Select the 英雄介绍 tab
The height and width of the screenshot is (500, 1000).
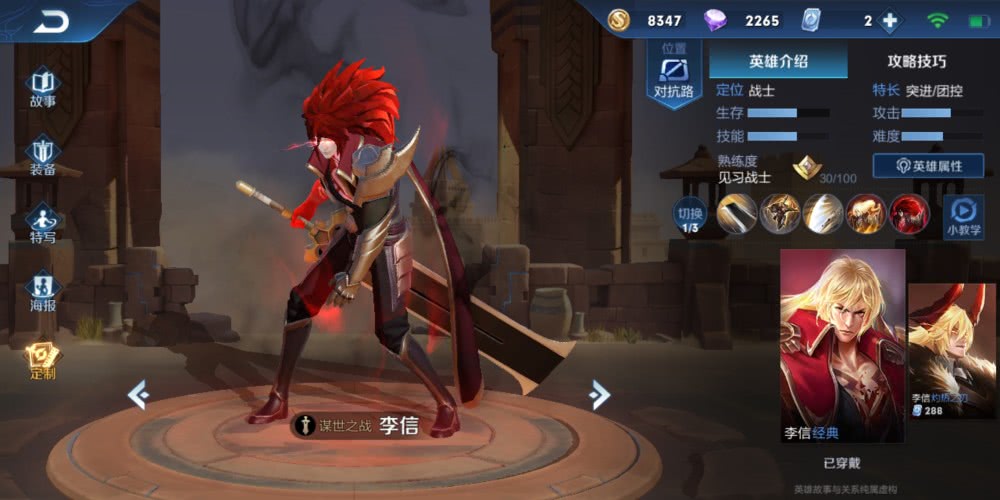pos(777,61)
